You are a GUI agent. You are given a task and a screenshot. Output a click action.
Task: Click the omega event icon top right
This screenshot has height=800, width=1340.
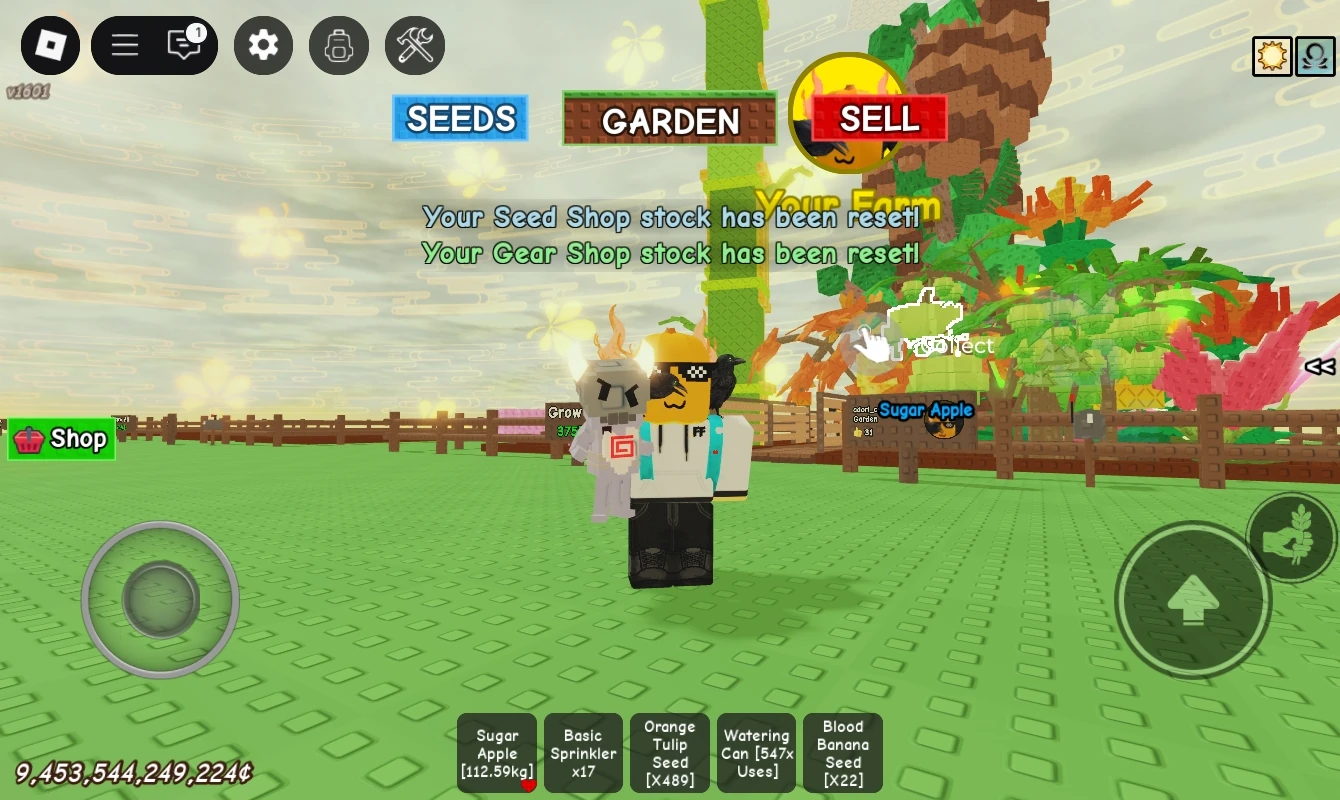tap(1315, 55)
